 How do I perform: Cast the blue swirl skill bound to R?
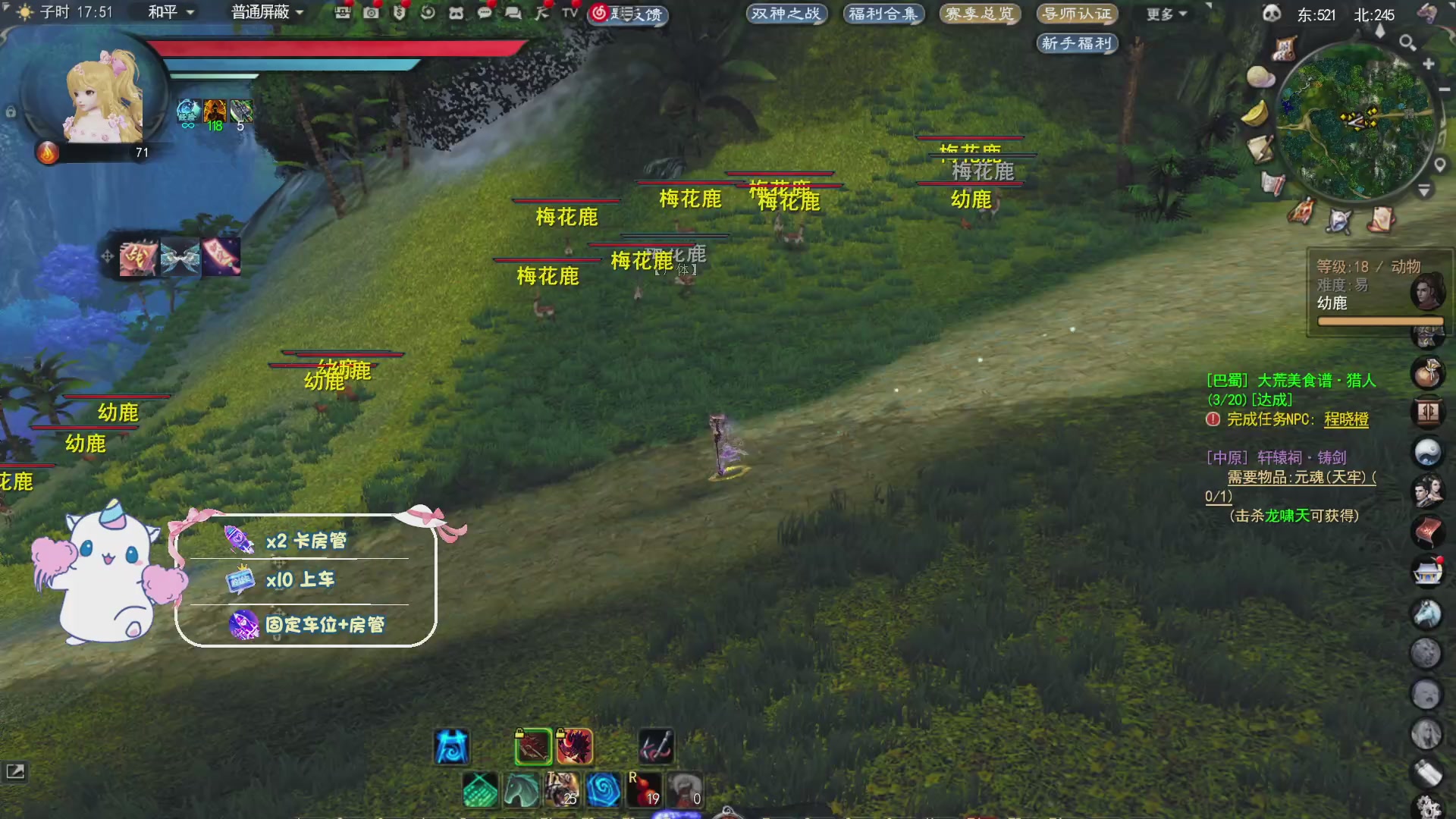[x=603, y=791]
